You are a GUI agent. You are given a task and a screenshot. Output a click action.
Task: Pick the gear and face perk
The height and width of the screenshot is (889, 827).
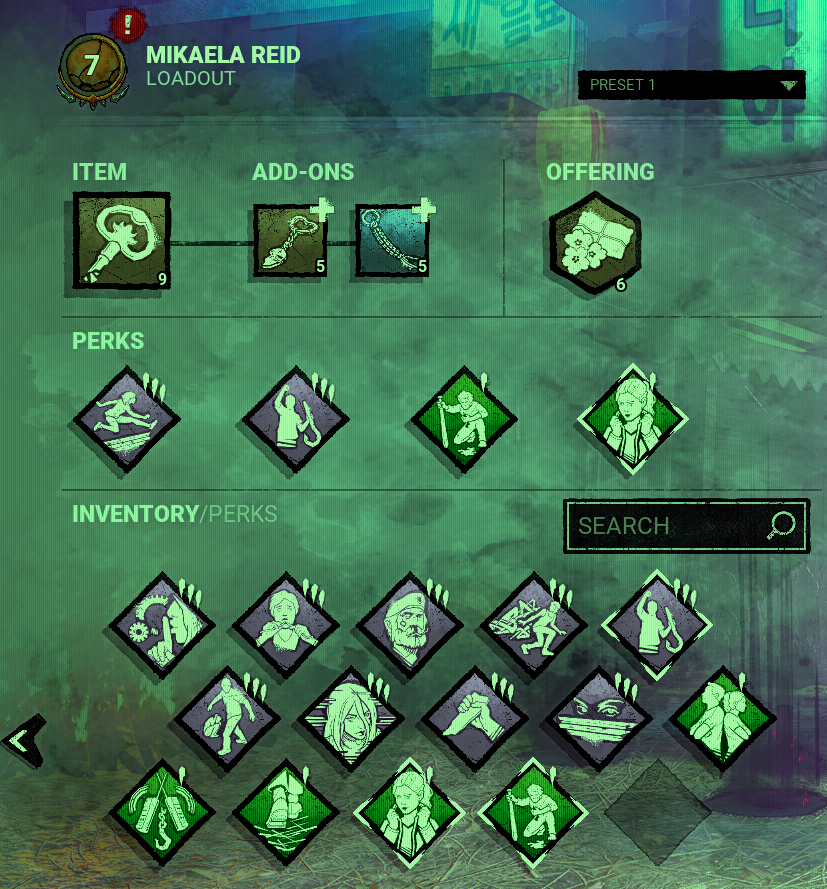point(161,625)
